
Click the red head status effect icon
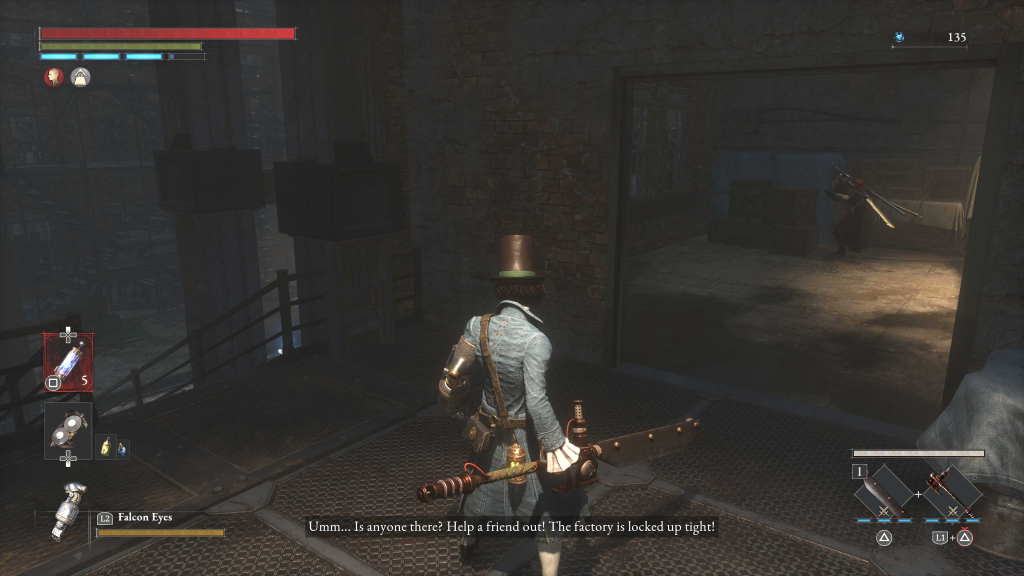54,76
